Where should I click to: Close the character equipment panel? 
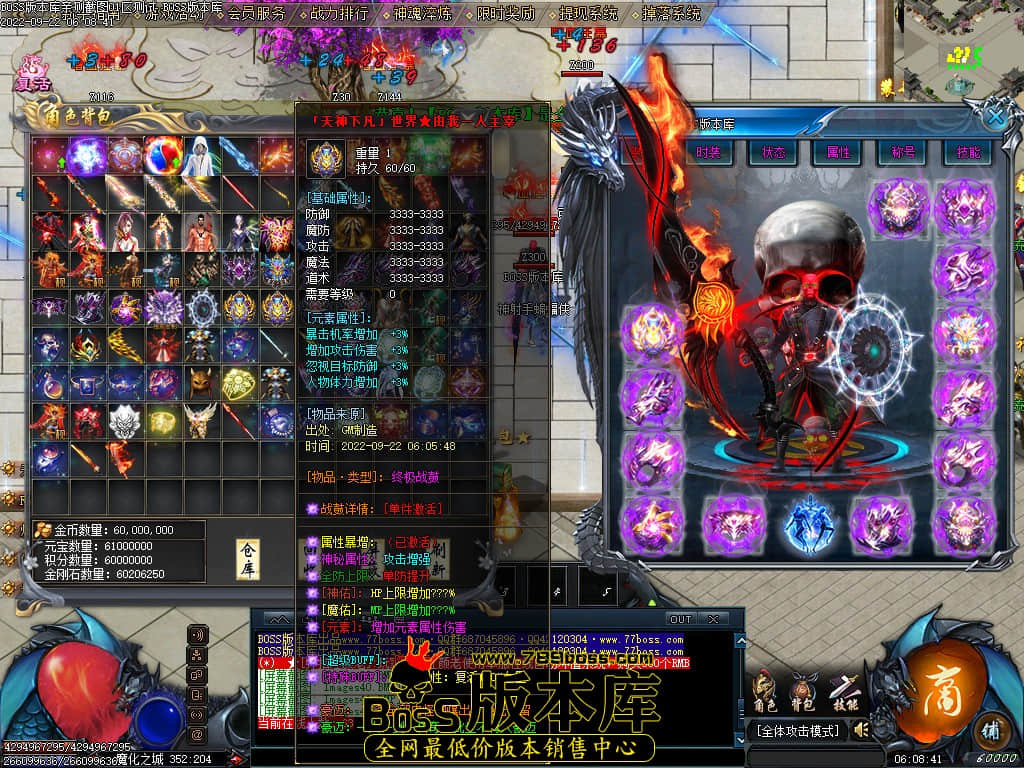click(994, 116)
